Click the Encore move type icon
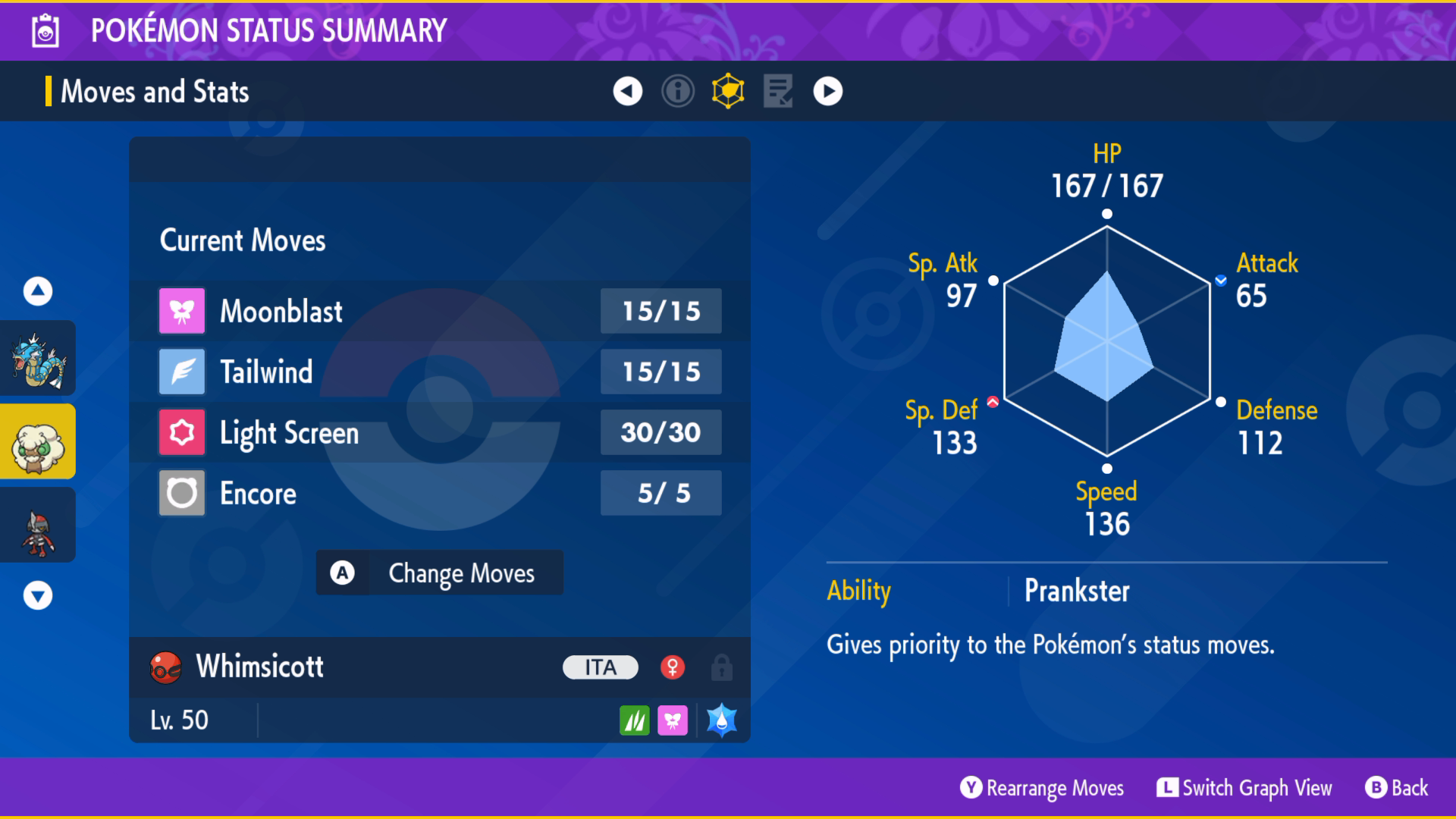The height and width of the screenshot is (819, 1456). pyautogui.click(x=181, y=493)
